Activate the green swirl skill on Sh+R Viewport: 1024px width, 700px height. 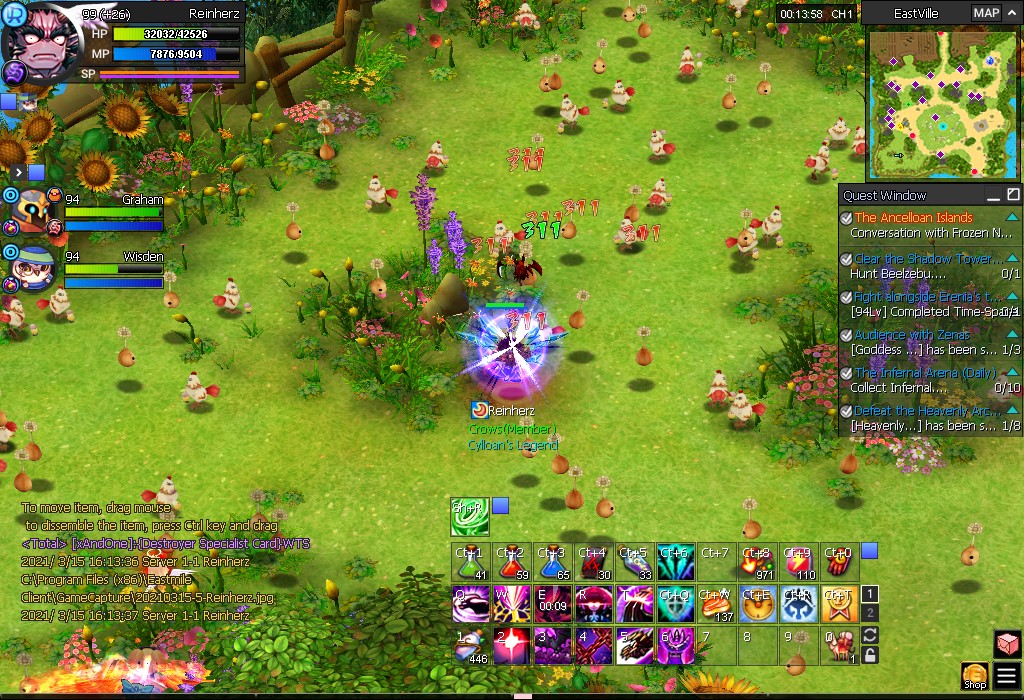pyautogui.click(x=470, y=517)
